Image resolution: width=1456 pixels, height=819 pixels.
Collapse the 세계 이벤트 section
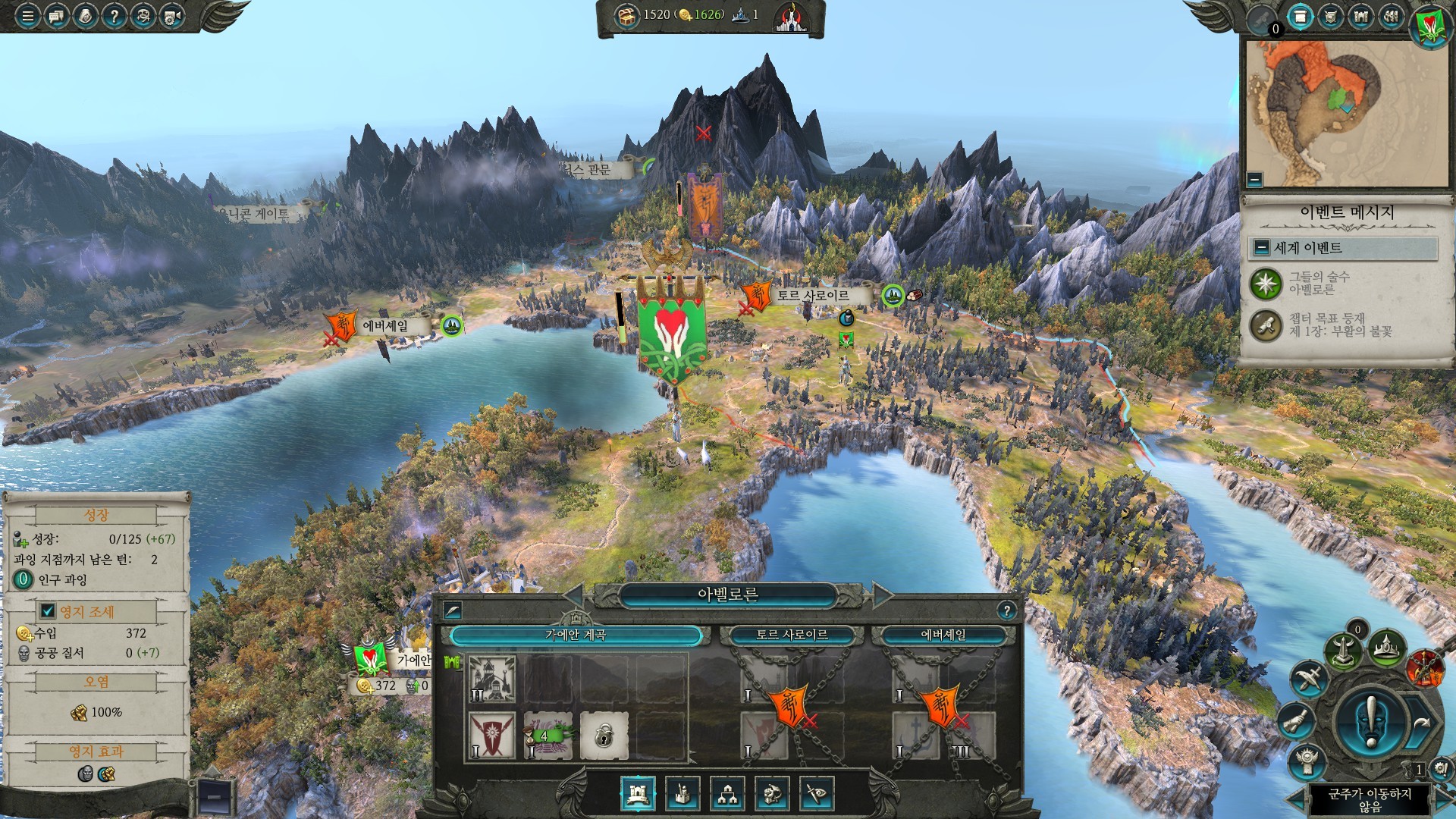click(1261, 248)
